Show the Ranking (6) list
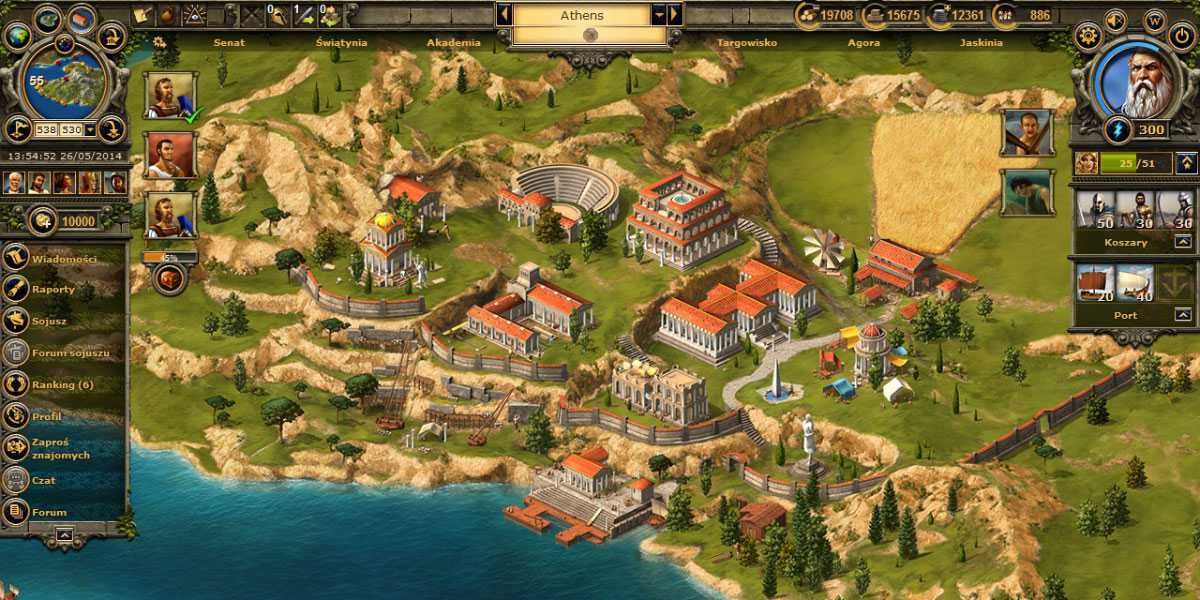 pos(62,384)
